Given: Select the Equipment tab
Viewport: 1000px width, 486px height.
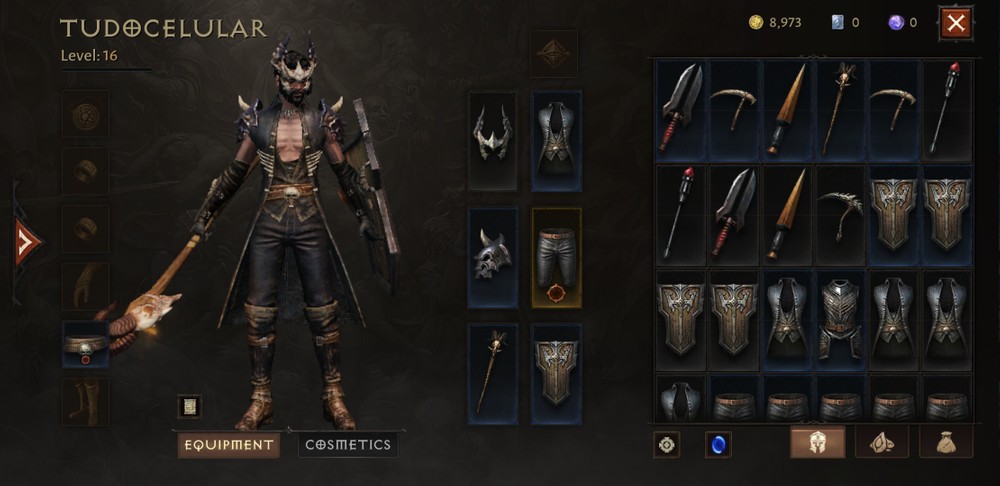Looking at the screenshot, I should pos(228,445).
